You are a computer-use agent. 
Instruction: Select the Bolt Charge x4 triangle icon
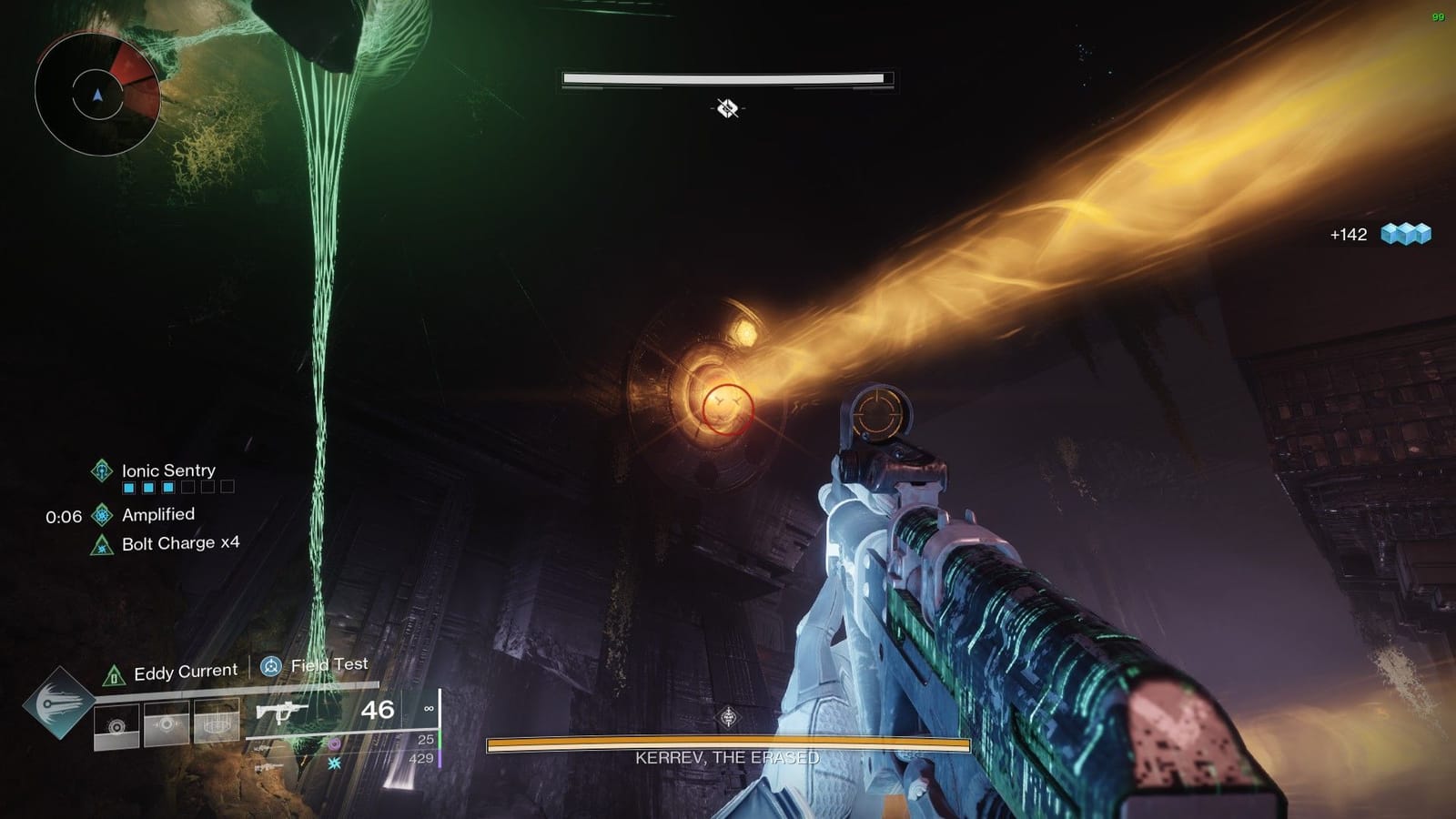(102, 545)
